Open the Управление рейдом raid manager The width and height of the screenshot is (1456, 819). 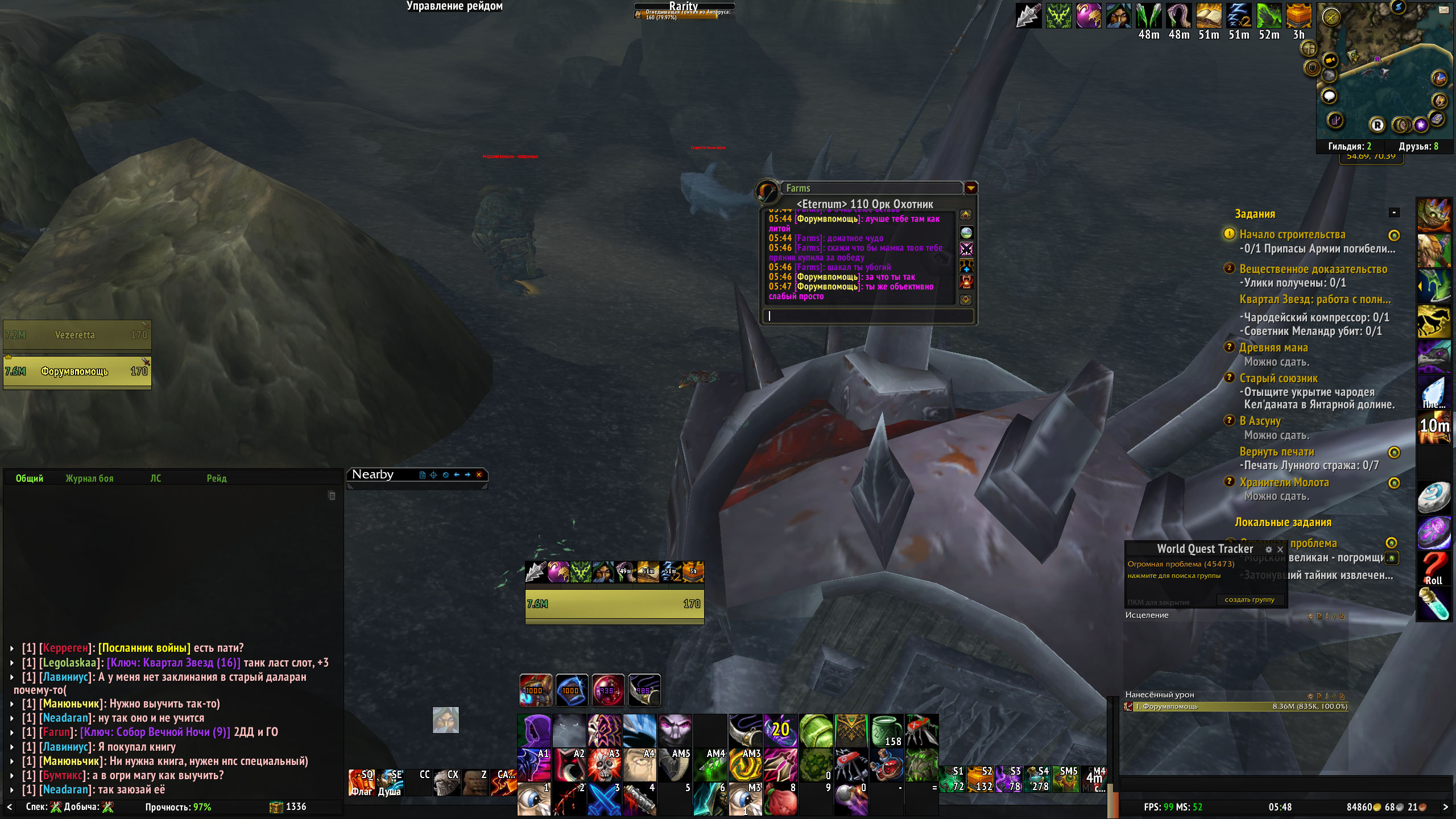pos(454,6)
